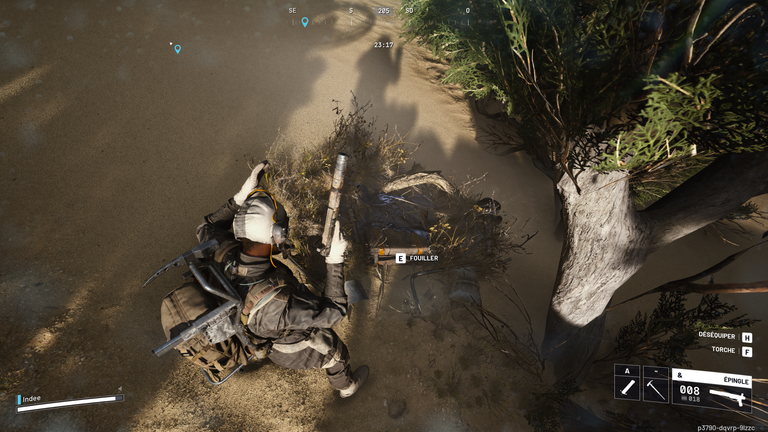Click the blue waypoint marker on the compass
Viewport: 768px width, 432px height.
click(305, 21)
